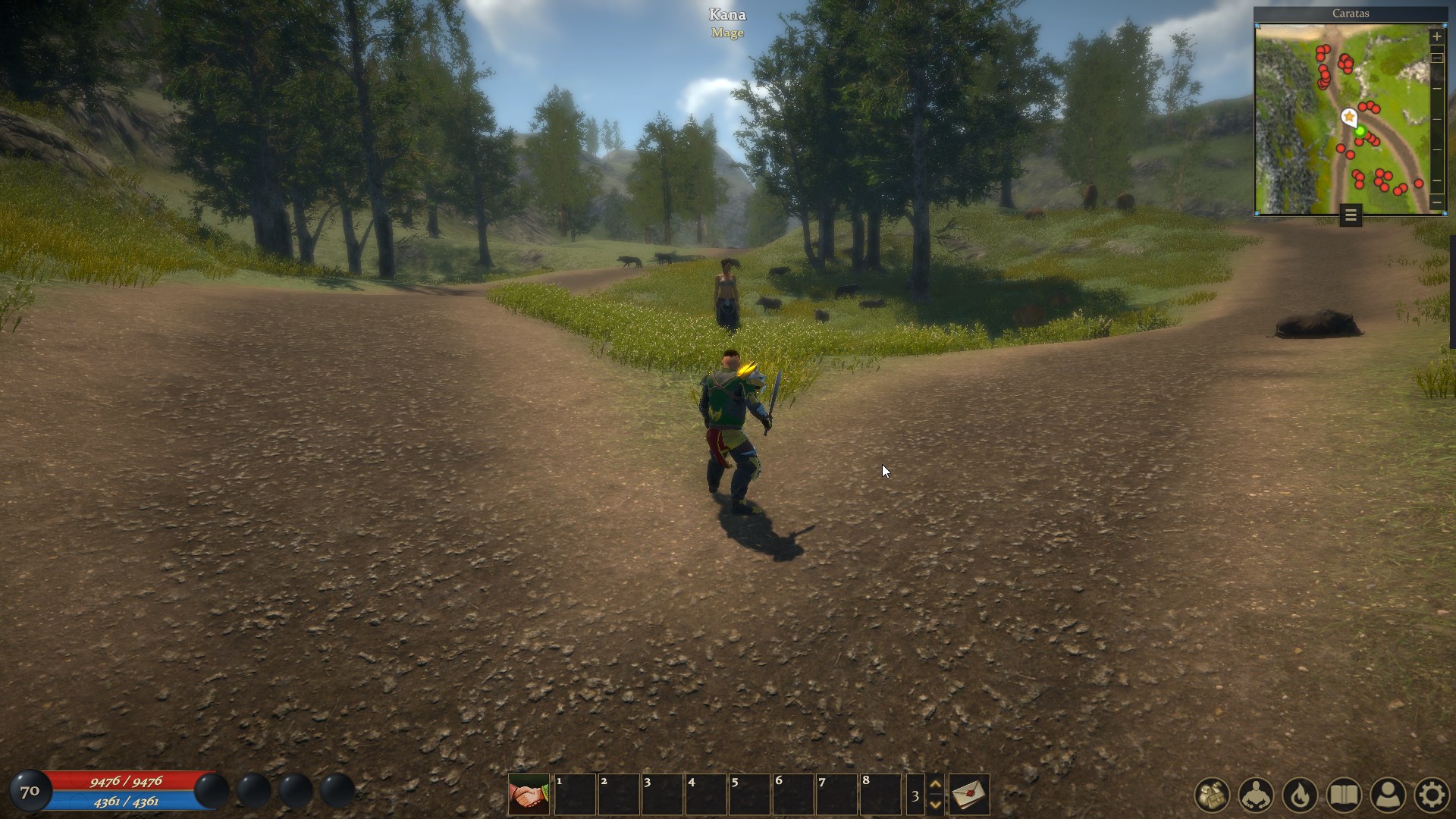The width and height of the screenshot is (1456, 819).
Task: Open the inventory bags icon
Action: click(x=1212, y=795)
